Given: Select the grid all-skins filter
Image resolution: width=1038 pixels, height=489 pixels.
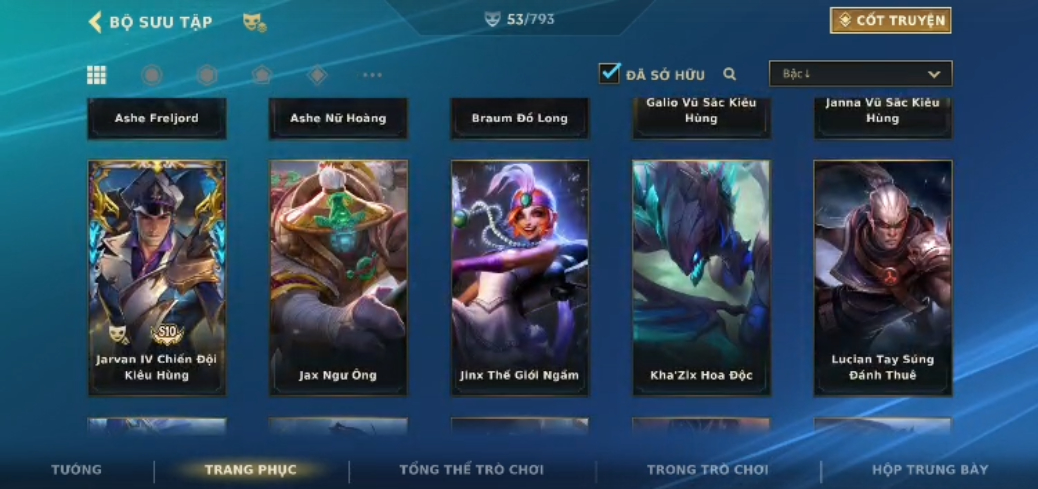Looking at the screenshot, I should pos(97,75).
